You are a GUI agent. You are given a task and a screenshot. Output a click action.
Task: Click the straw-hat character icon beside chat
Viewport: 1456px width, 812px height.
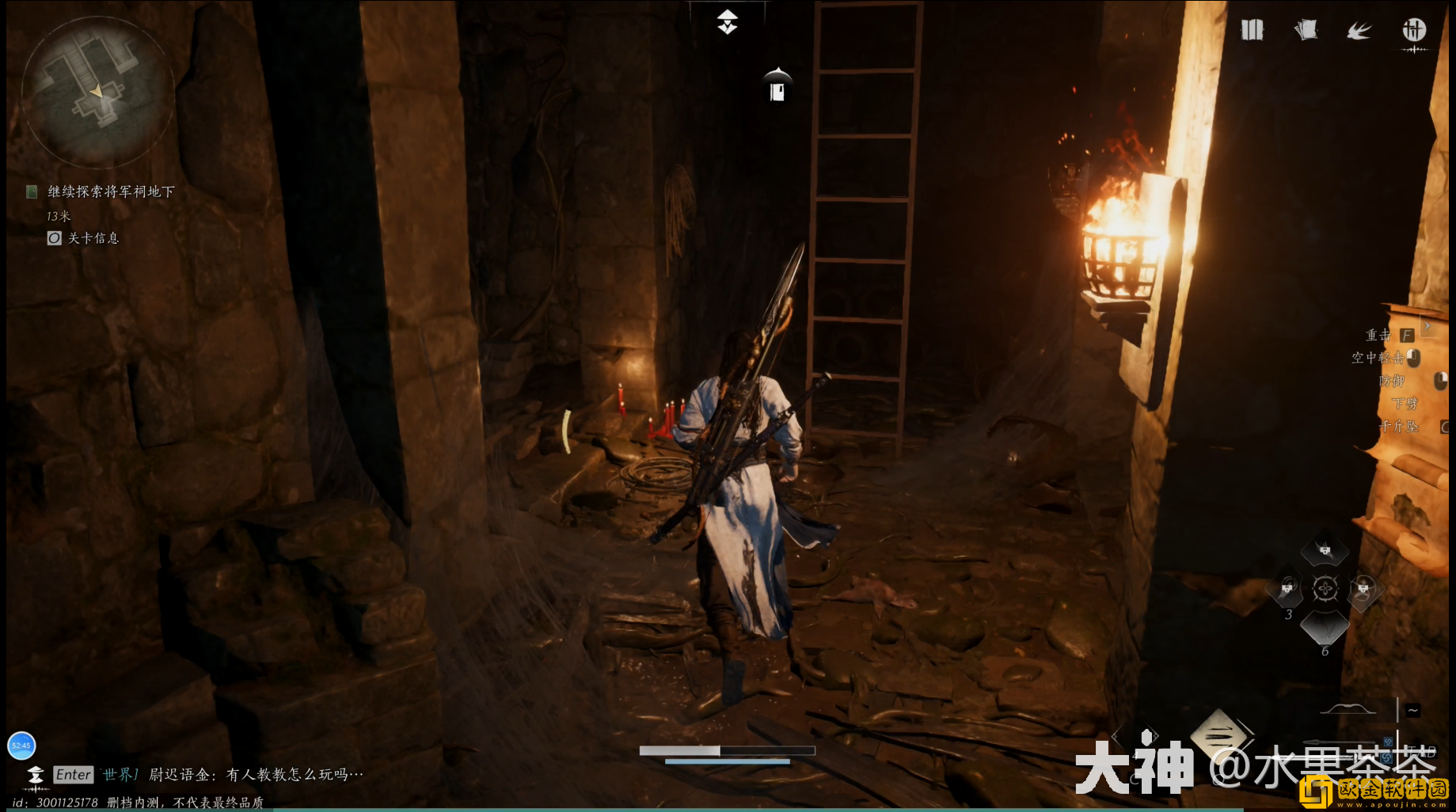coord(36,775)
